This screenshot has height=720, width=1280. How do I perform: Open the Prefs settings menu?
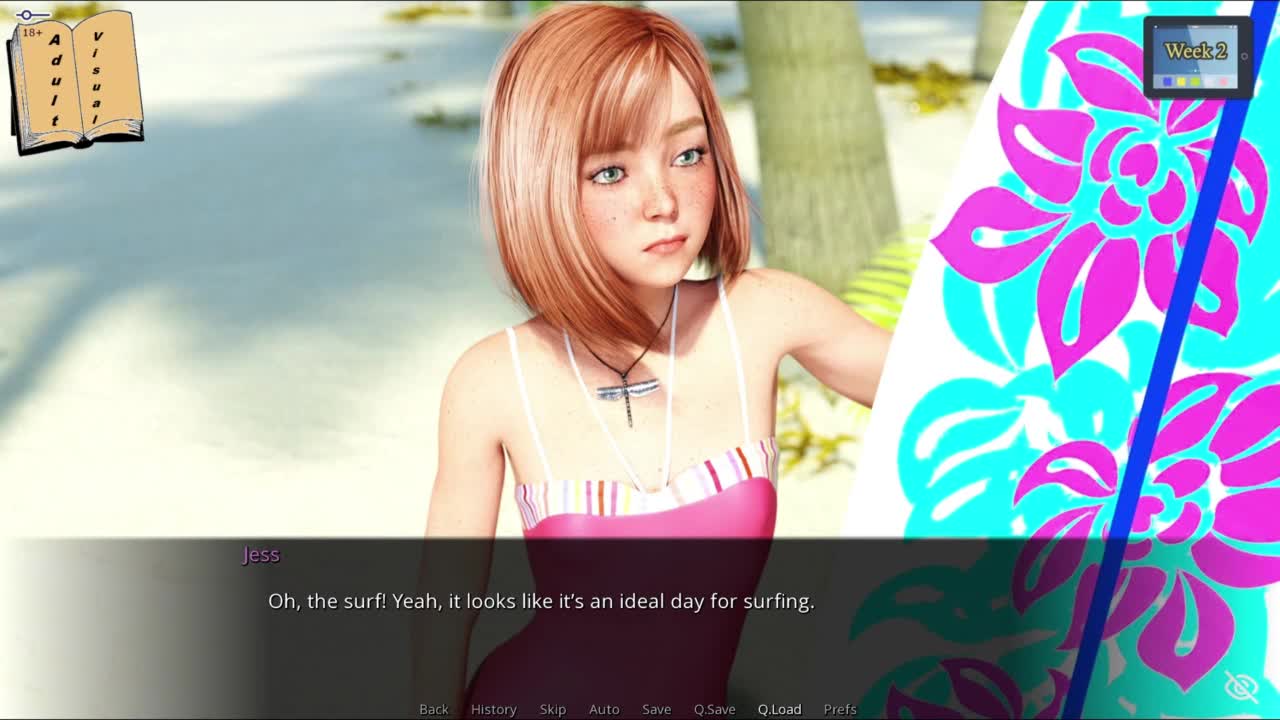(x=840, y=709)
